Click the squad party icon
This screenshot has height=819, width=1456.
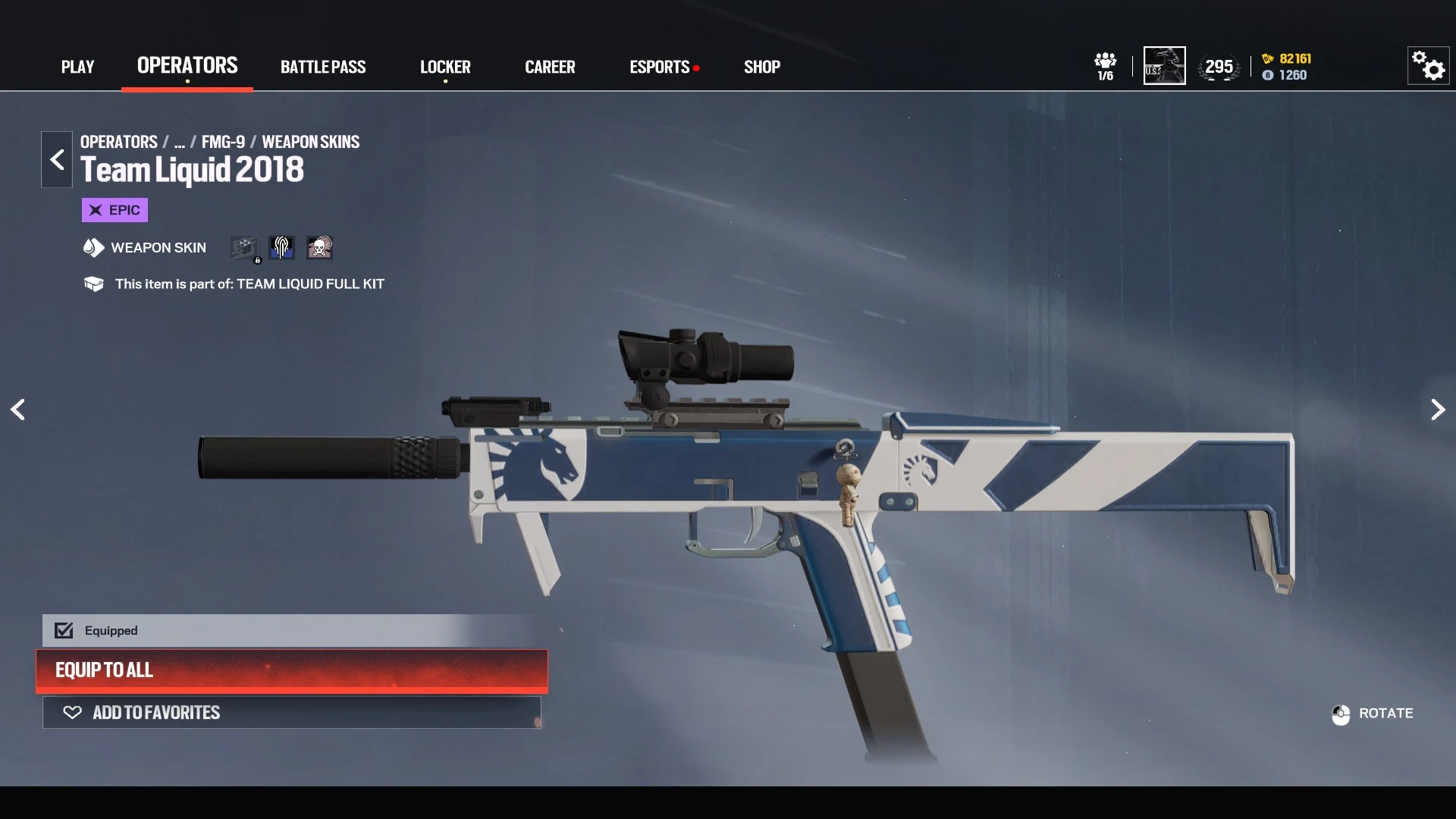point(1106,66)
